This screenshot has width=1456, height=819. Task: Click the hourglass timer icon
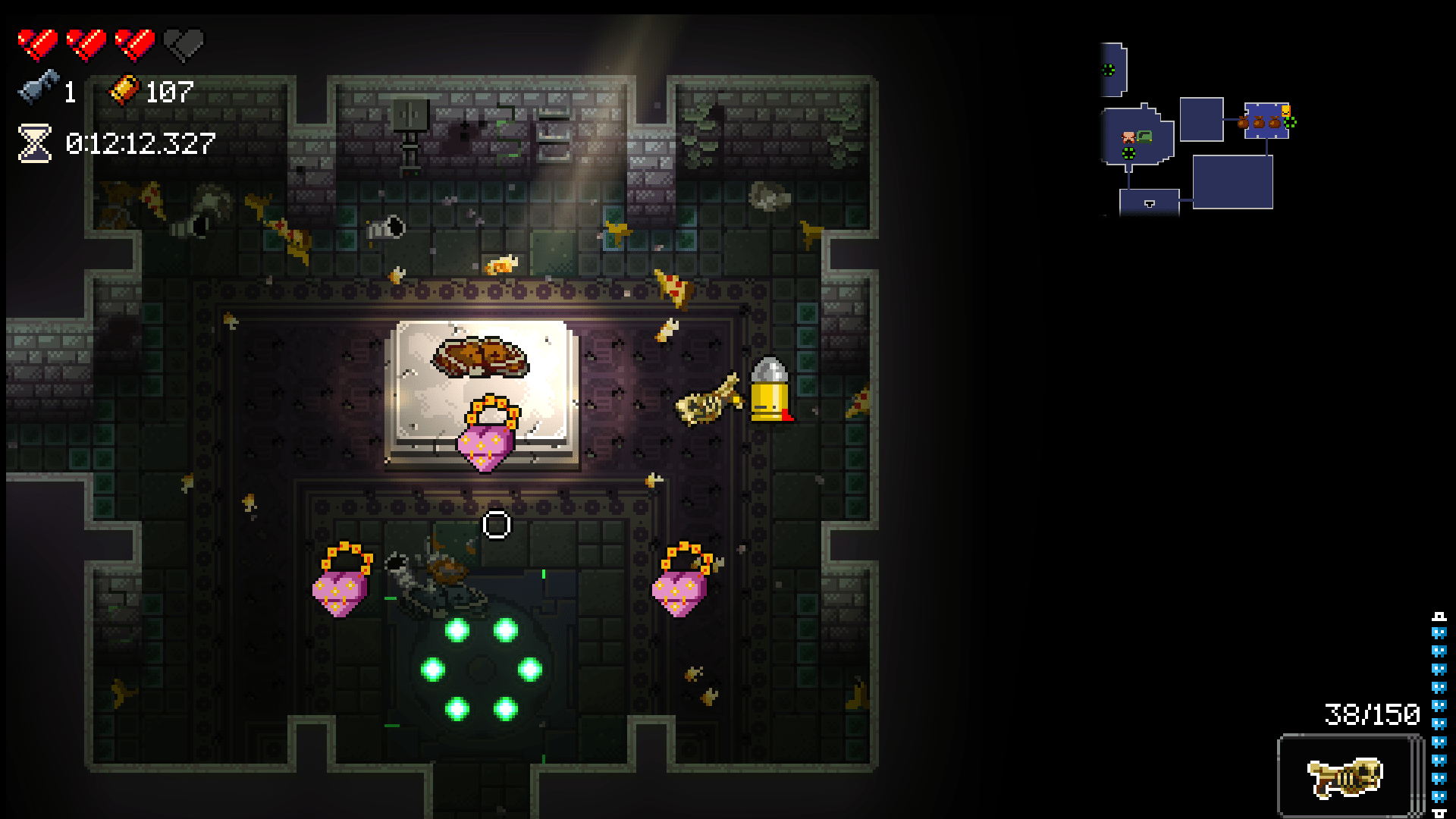[x=33, y=143]
